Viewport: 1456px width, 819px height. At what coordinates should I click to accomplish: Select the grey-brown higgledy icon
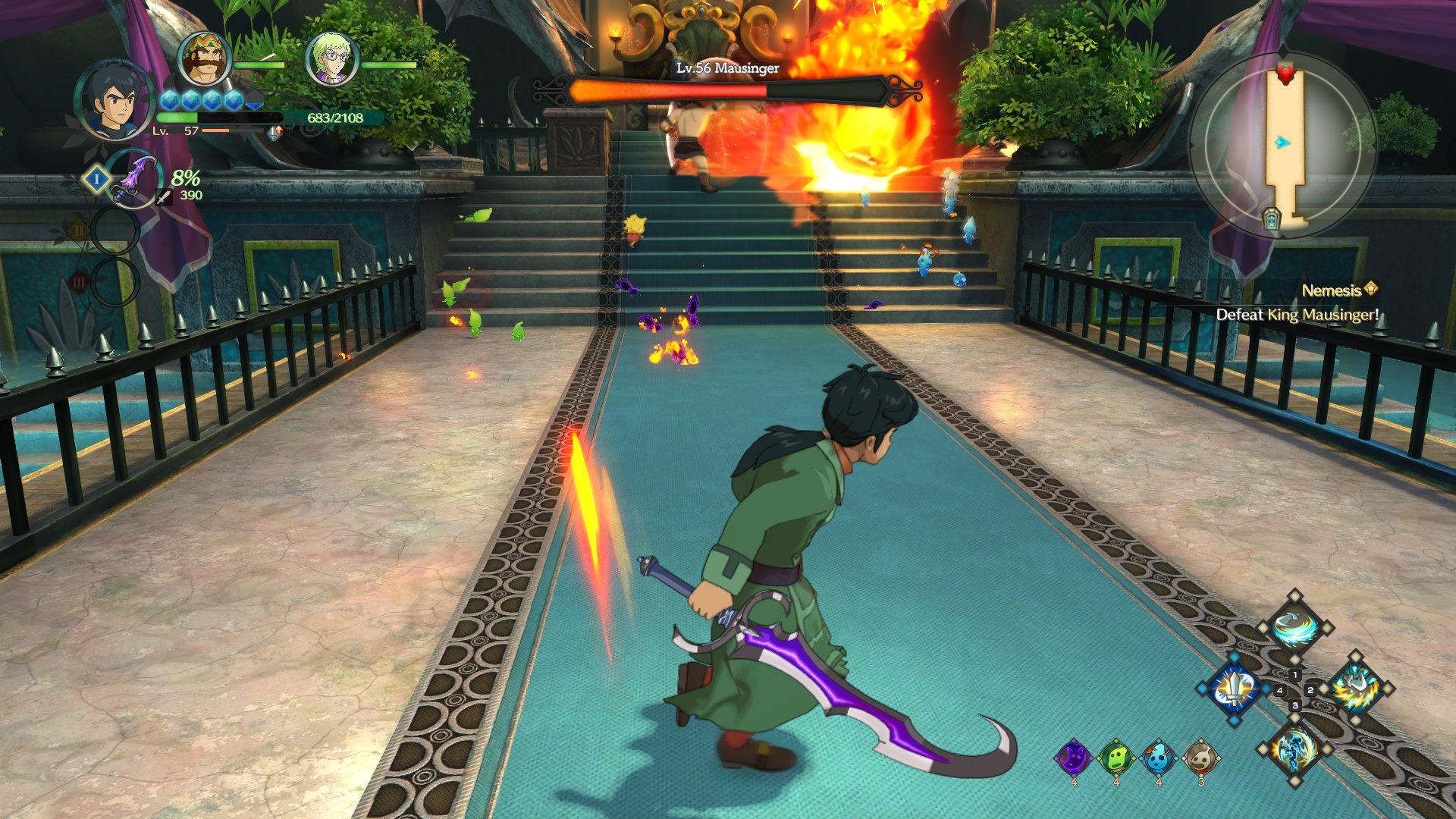pos(1201,758)
